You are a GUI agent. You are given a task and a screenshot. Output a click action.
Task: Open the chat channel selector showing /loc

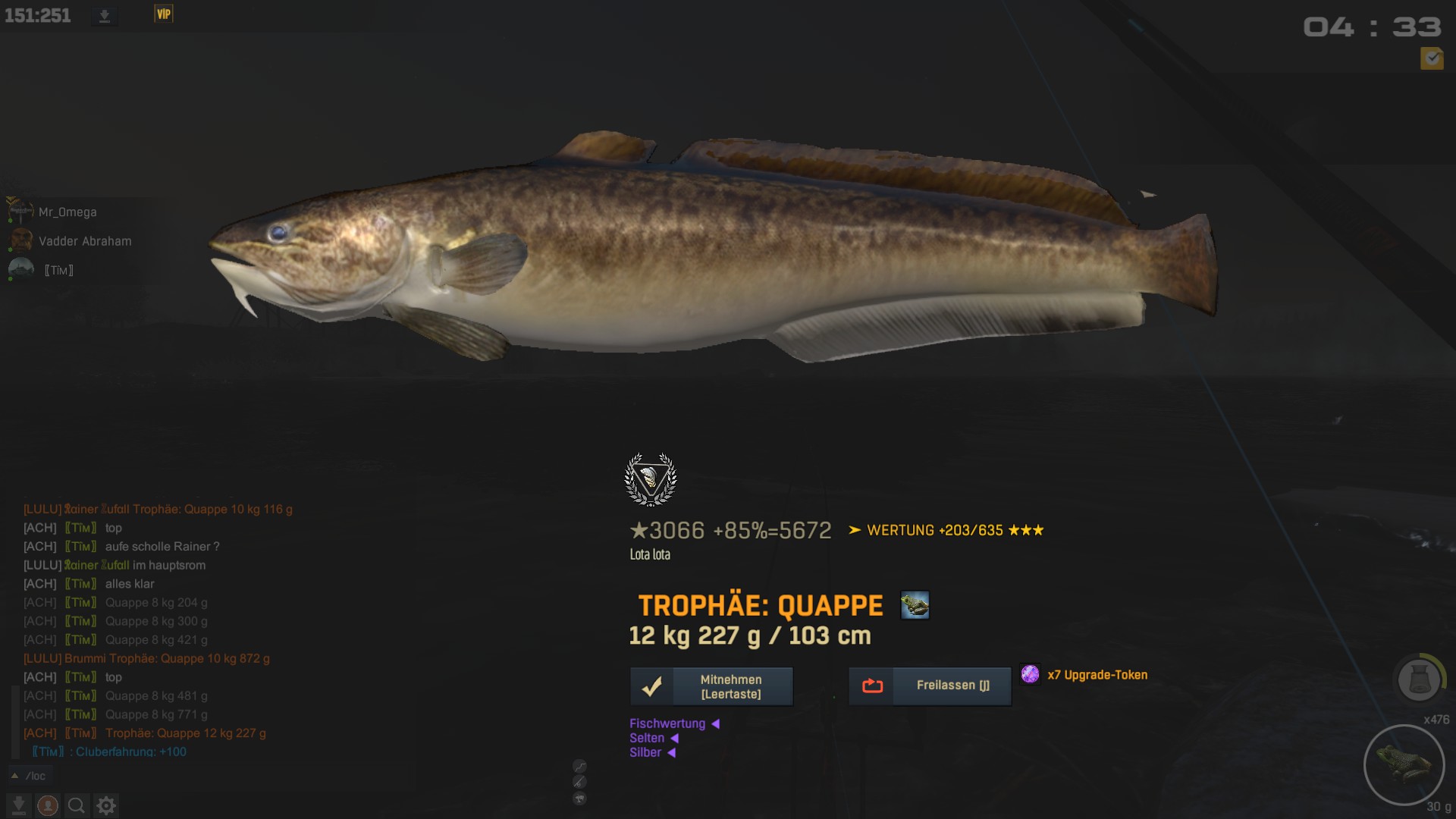click(x=29, y=776)
